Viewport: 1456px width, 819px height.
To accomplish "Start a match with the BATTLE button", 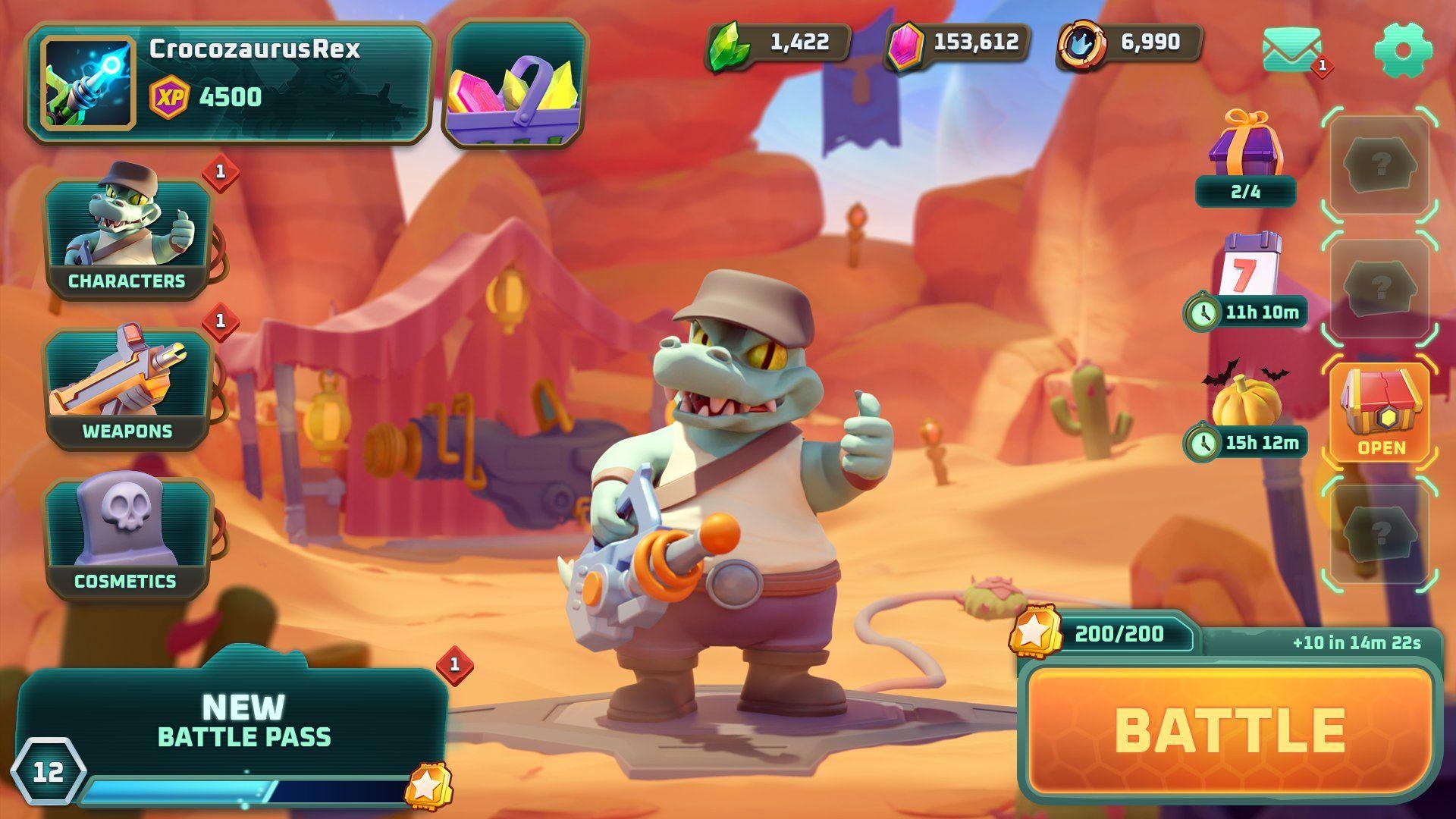I will (x=1230, y=730).
